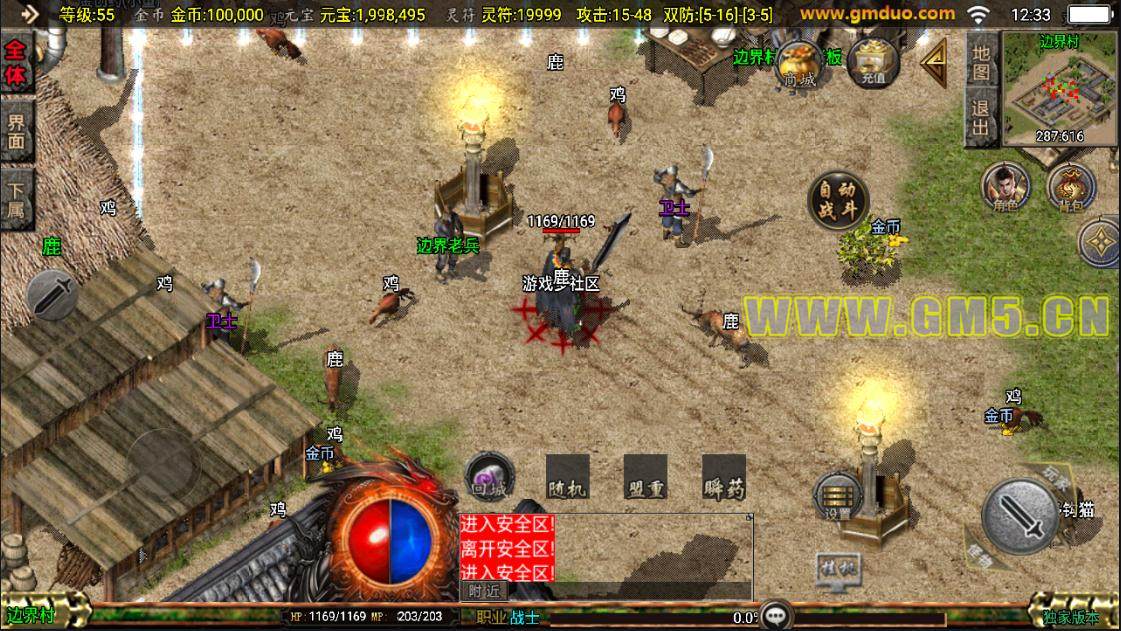This screenshot has width=1121, height=631.
Task: Open the 背包 backpack icon
Action: click(1070, 186)
